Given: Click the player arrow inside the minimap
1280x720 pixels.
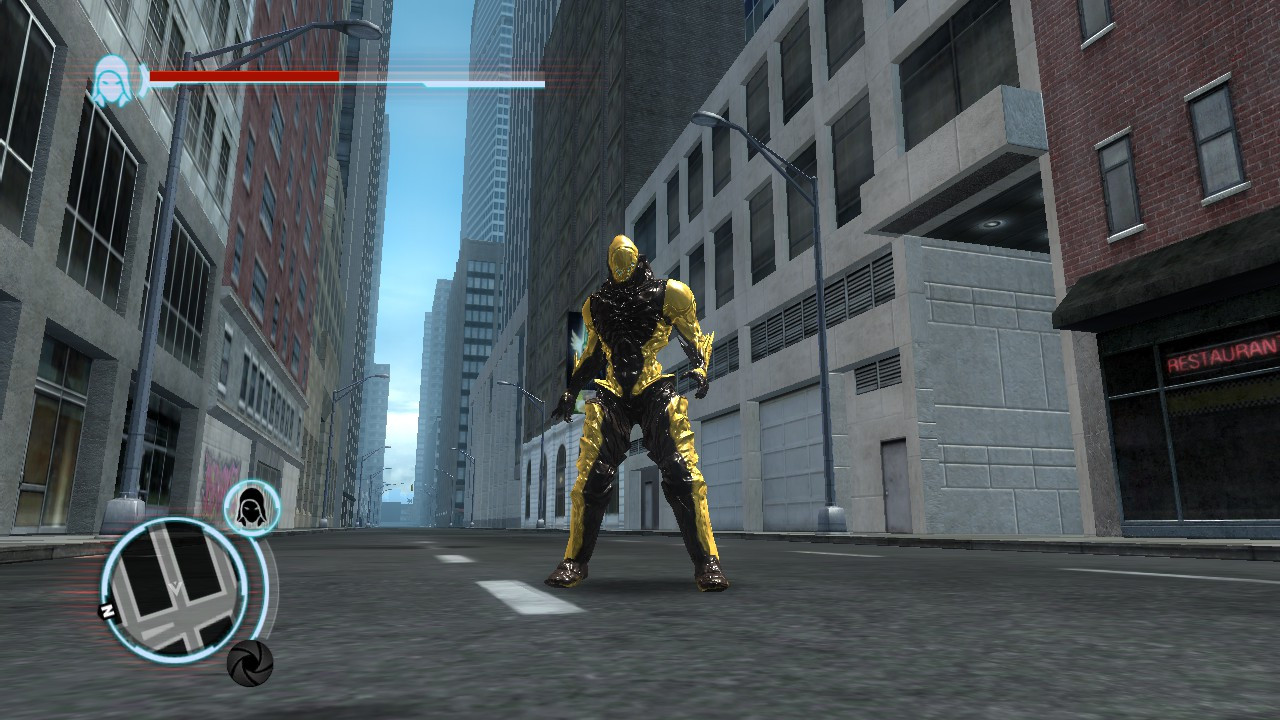Looking at the screenshot, I should point(176,586).
